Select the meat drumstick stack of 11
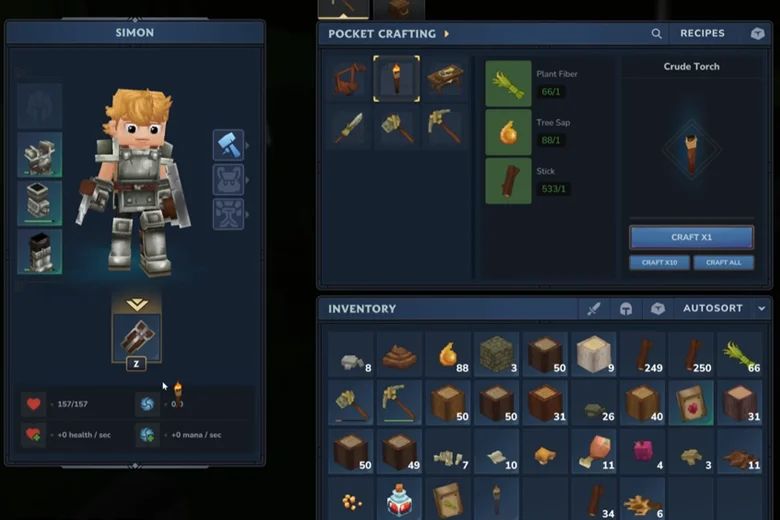The width and height of the screenshot is (780, 520). click(x=593, y=451)
